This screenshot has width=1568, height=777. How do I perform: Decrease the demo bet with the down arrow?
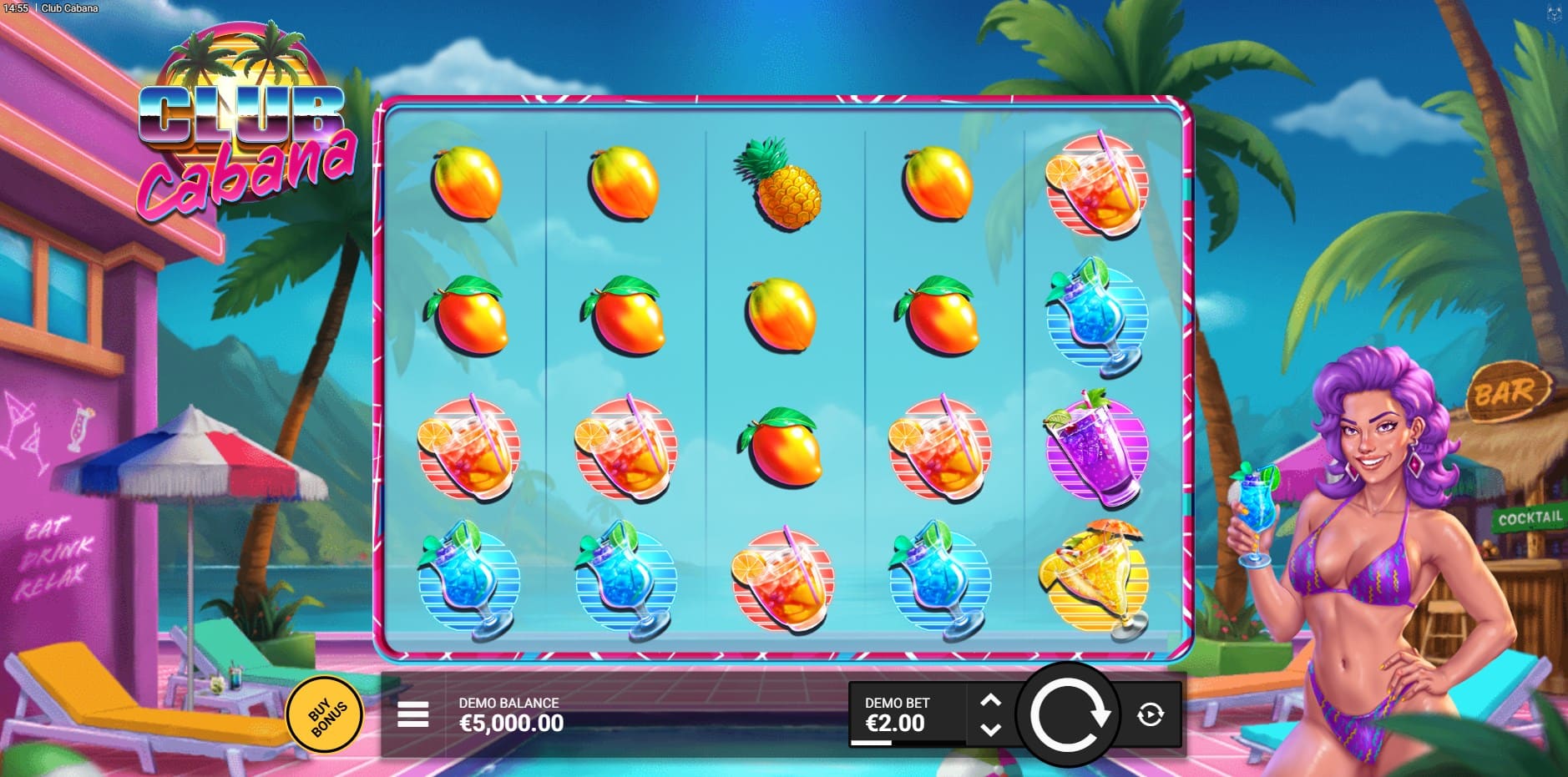point(990,729)
